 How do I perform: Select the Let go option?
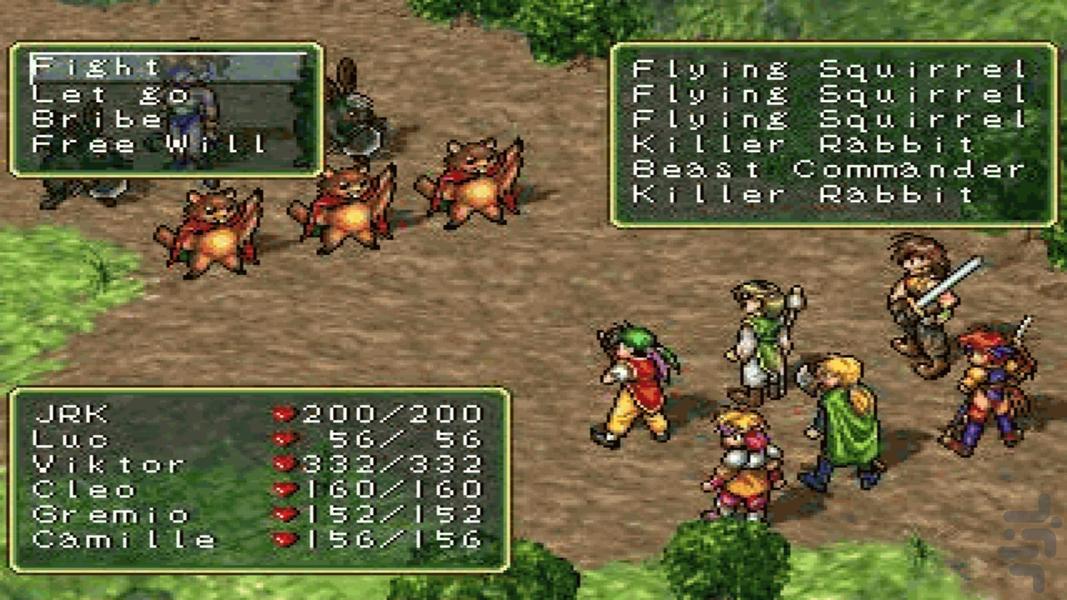click(110, 94)
